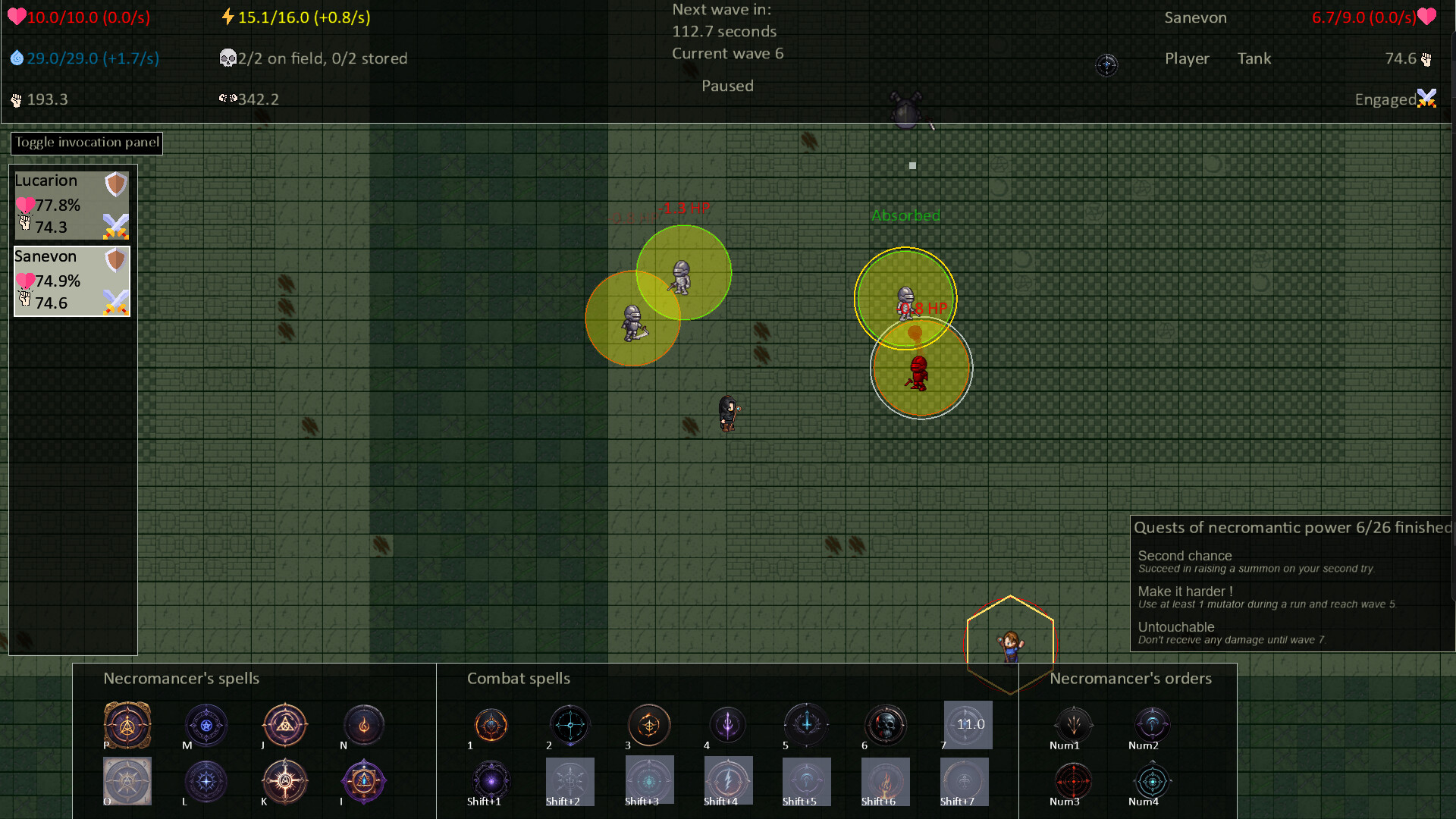
Task: Issue the red Num3 necromancer order
Action: click(x=1073, y=780)
